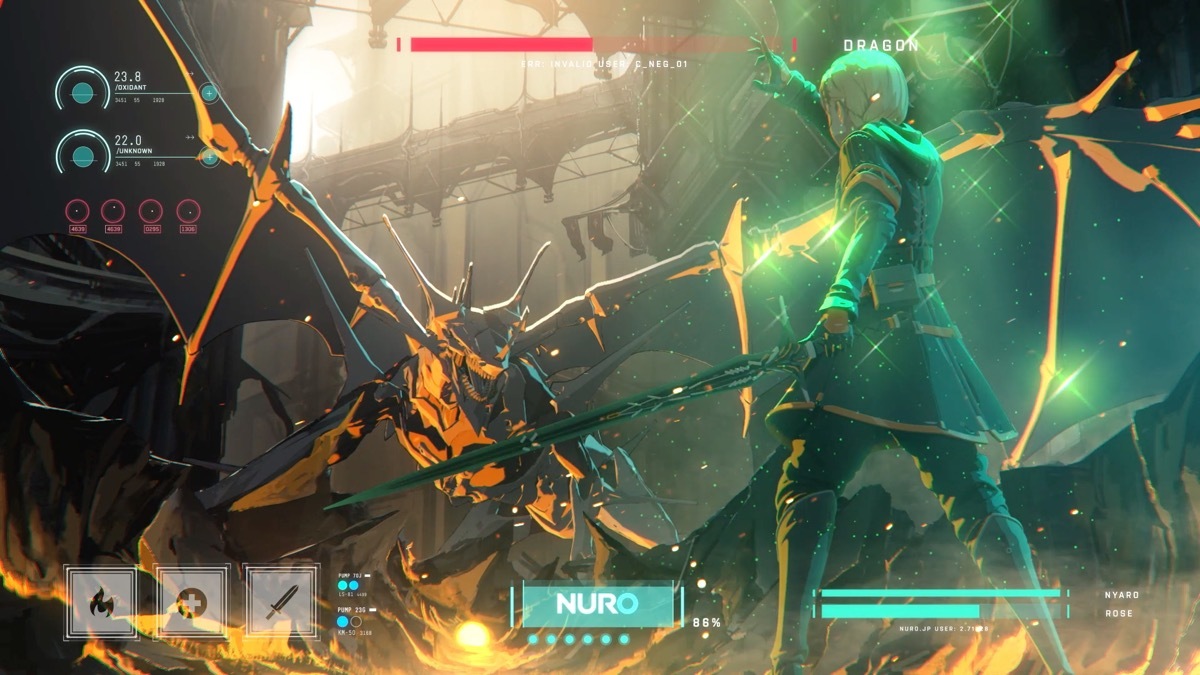The width and height of the screenshot is (1200, 675).
Task: Click the red circle labeled 0295
Action: 151,211
